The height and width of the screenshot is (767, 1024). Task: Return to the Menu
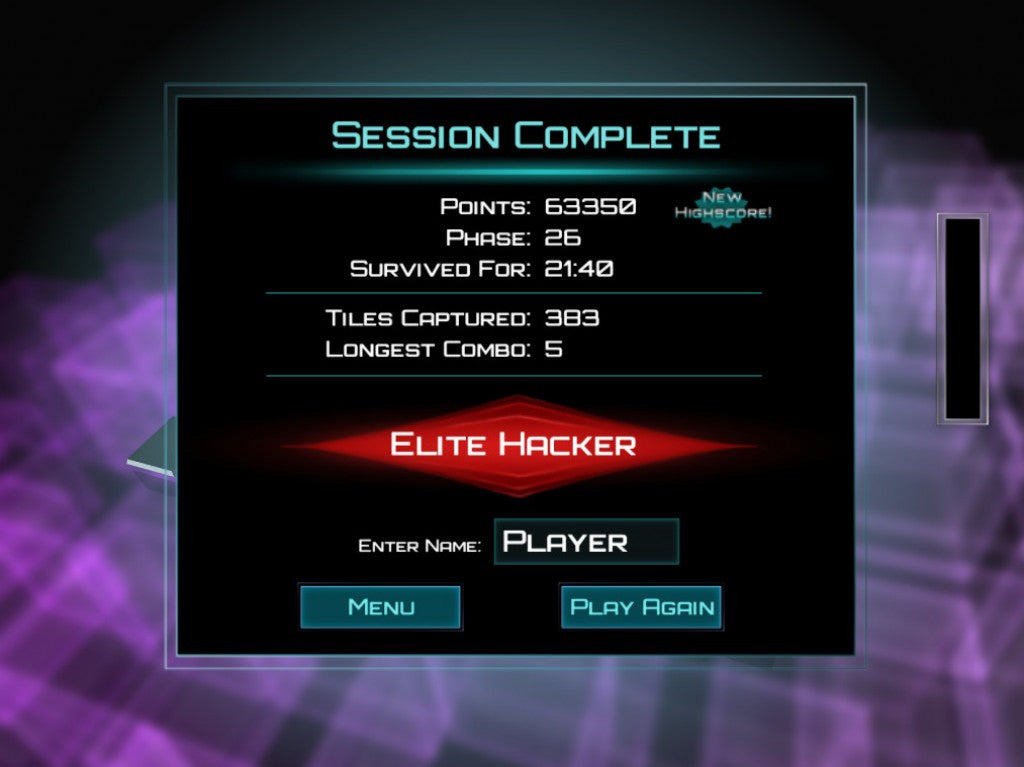[380, 607]
